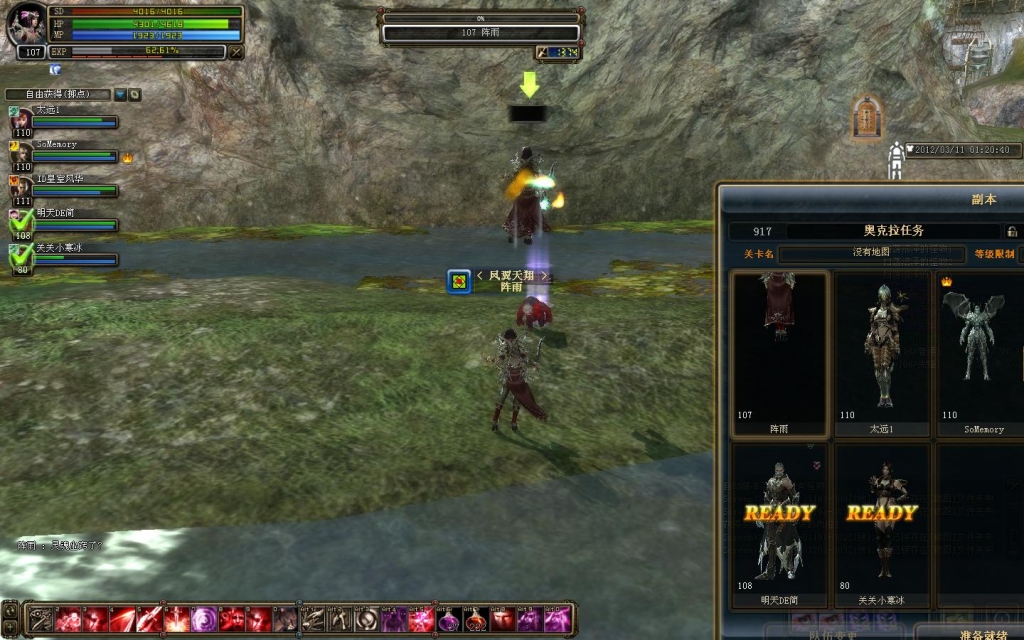The width and height of the screenshot is (1024, 640).
Task: Use the purple potion flask on hotbar
Action: click(447, 619)
